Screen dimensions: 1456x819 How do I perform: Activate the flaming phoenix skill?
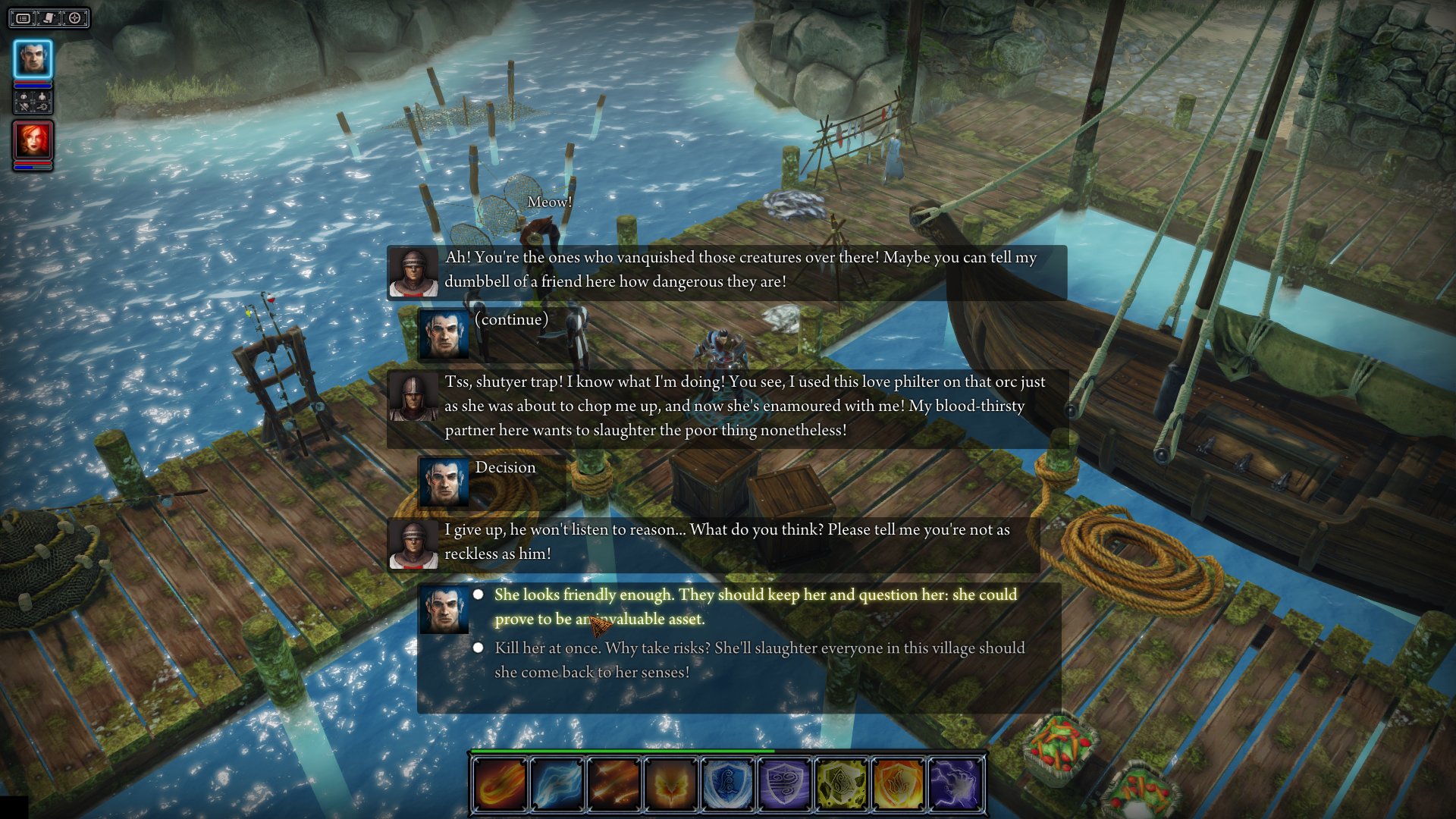[670, 784]
